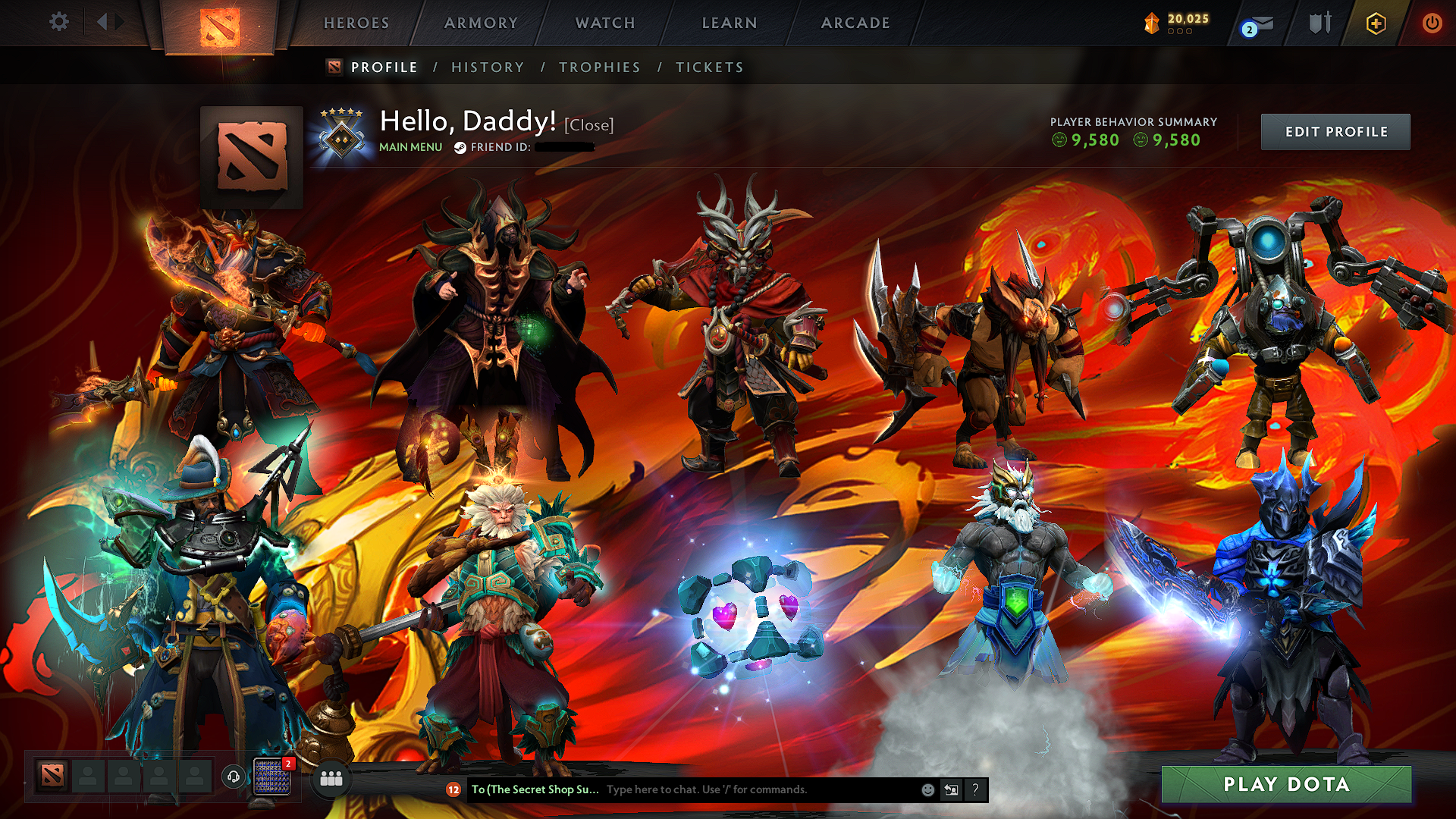This screenshot has width=1456, height=819.
Task: Click the Edit Profile button
Action: click(1335, 132)
